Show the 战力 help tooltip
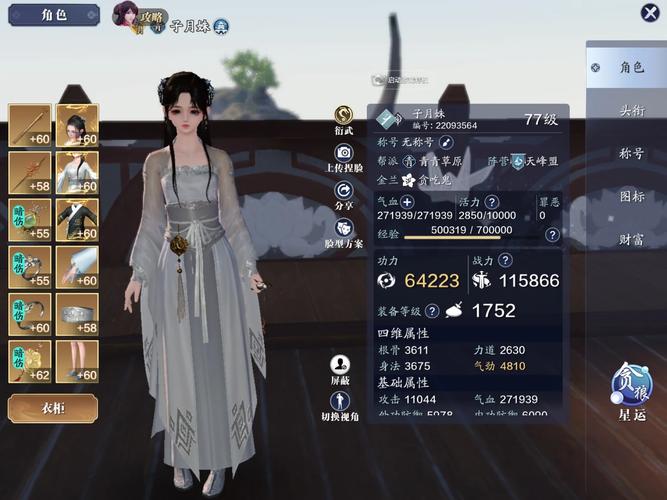 coord(506,260)
